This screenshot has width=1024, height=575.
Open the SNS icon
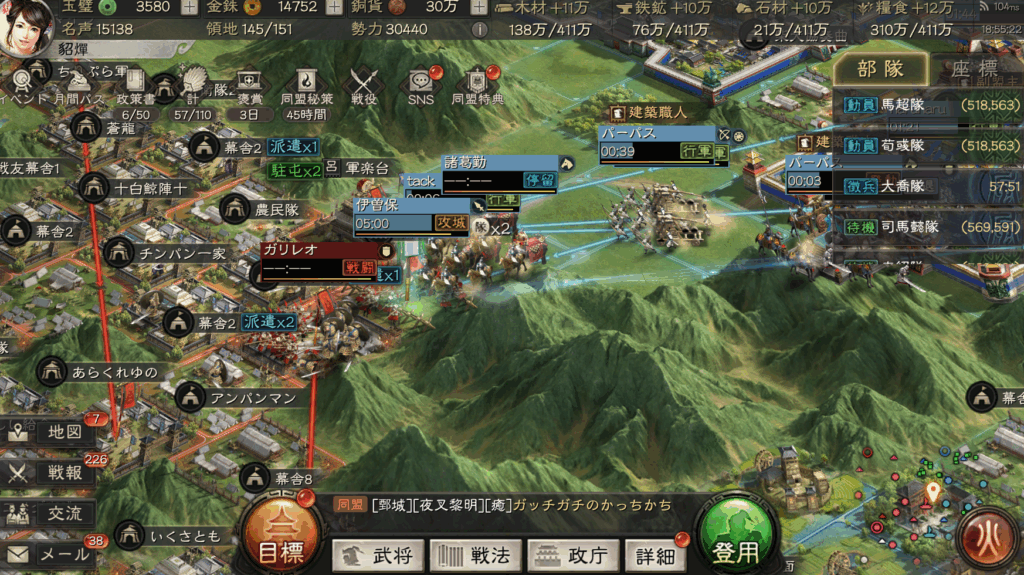421,84
